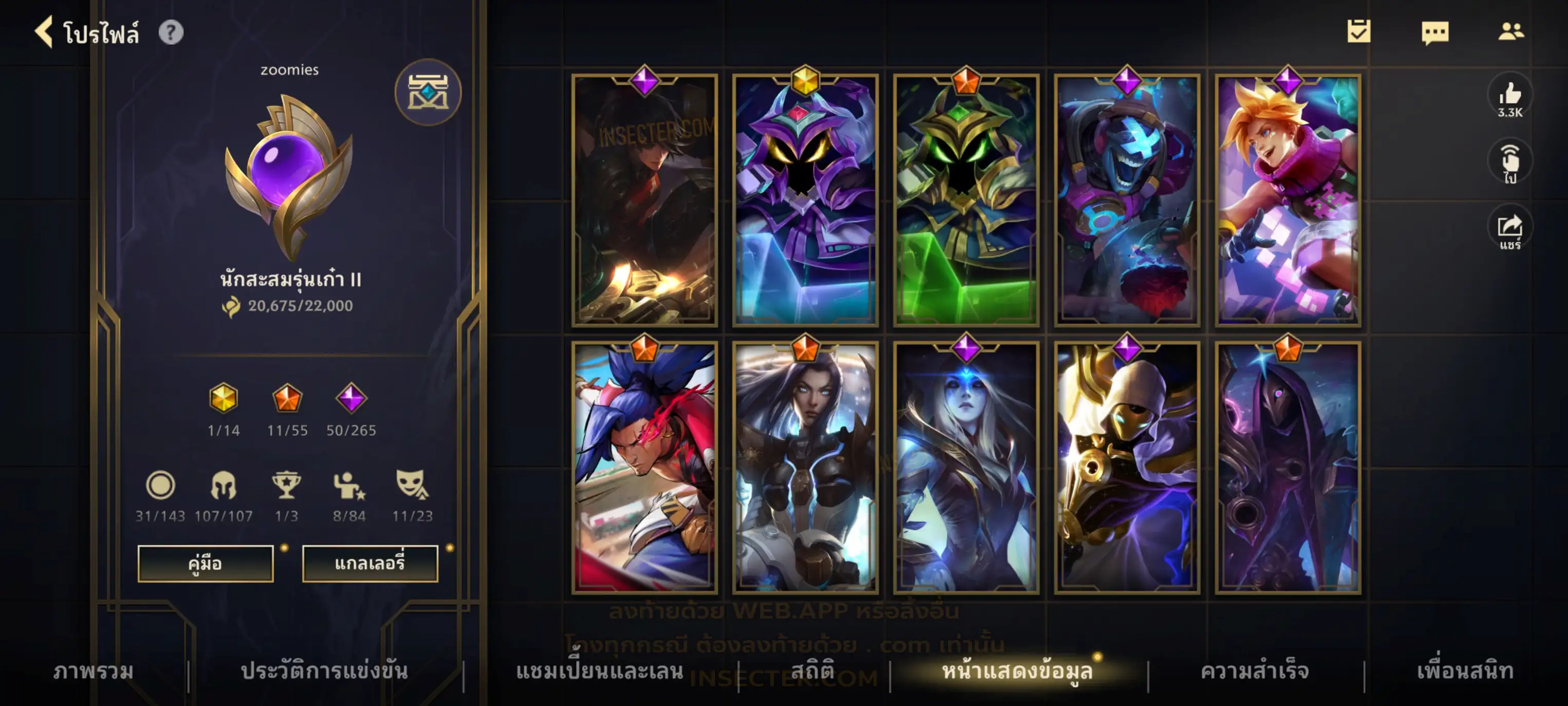This screenshot has height=706, width=1568.
Task: Select the green Veigar skin card
Action: (x=966, y=201)
